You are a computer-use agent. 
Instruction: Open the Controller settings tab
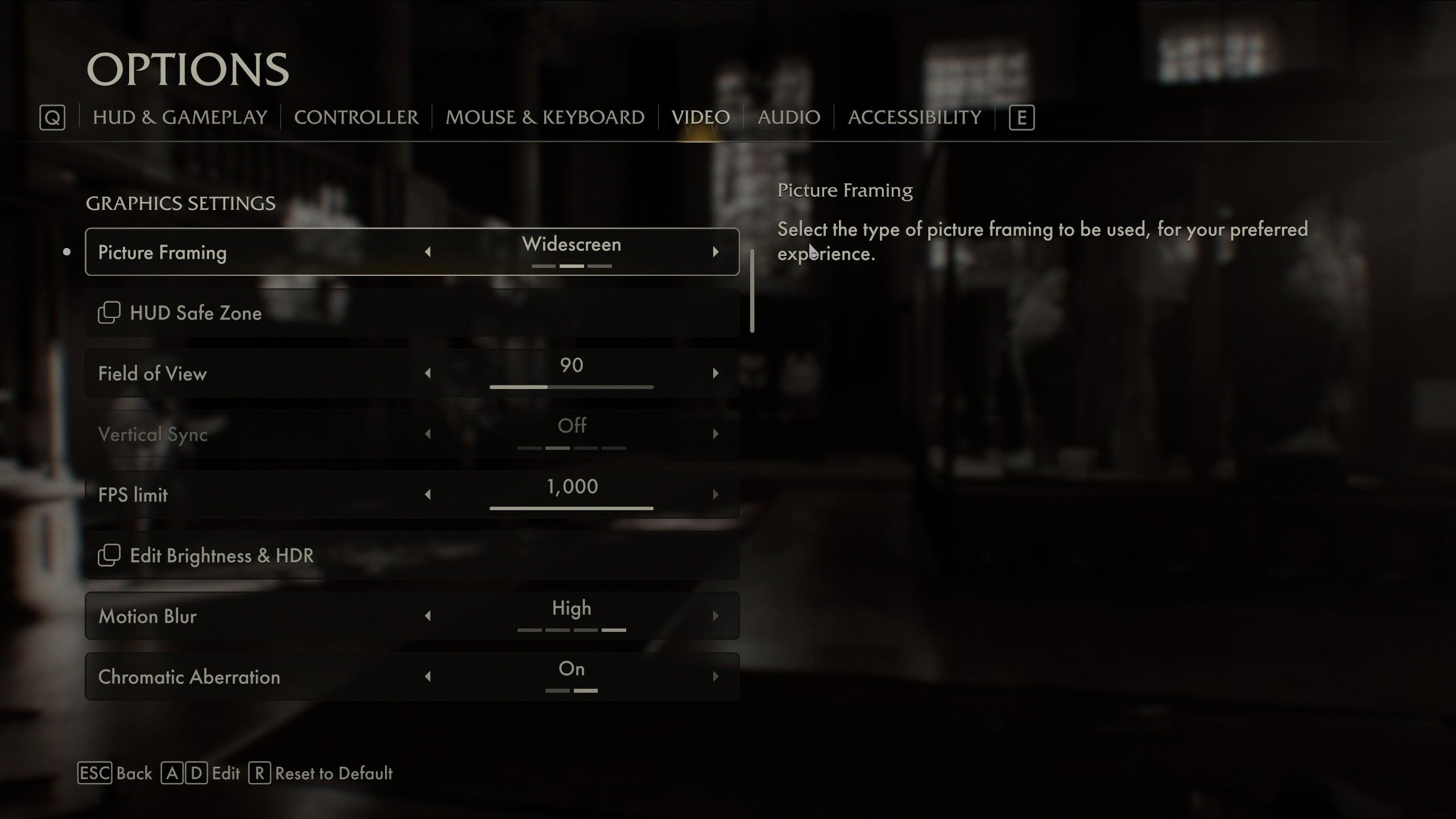pyautogui.click(x=356, y=117)
